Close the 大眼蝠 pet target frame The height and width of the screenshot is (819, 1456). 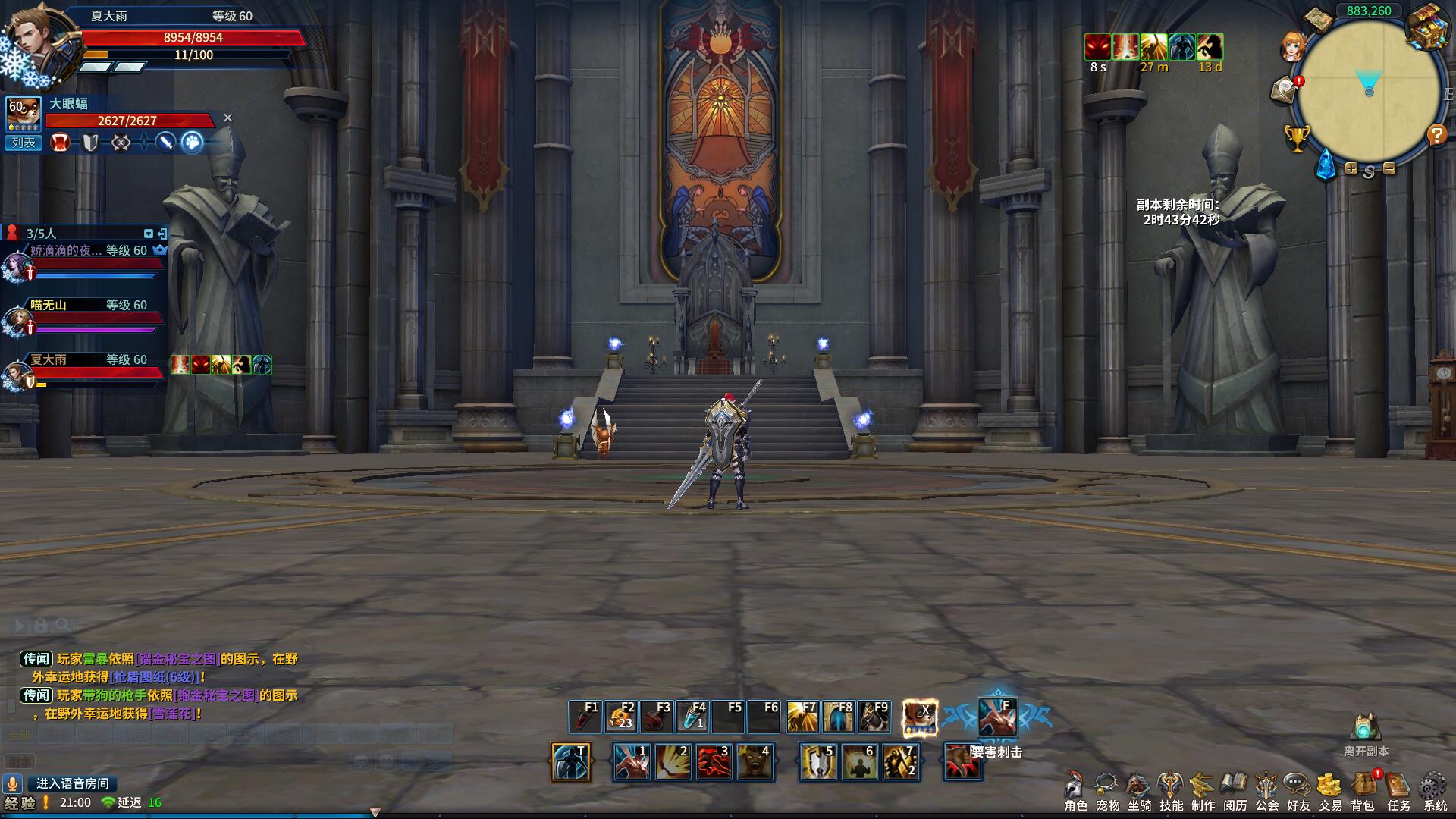pos(227,118)
